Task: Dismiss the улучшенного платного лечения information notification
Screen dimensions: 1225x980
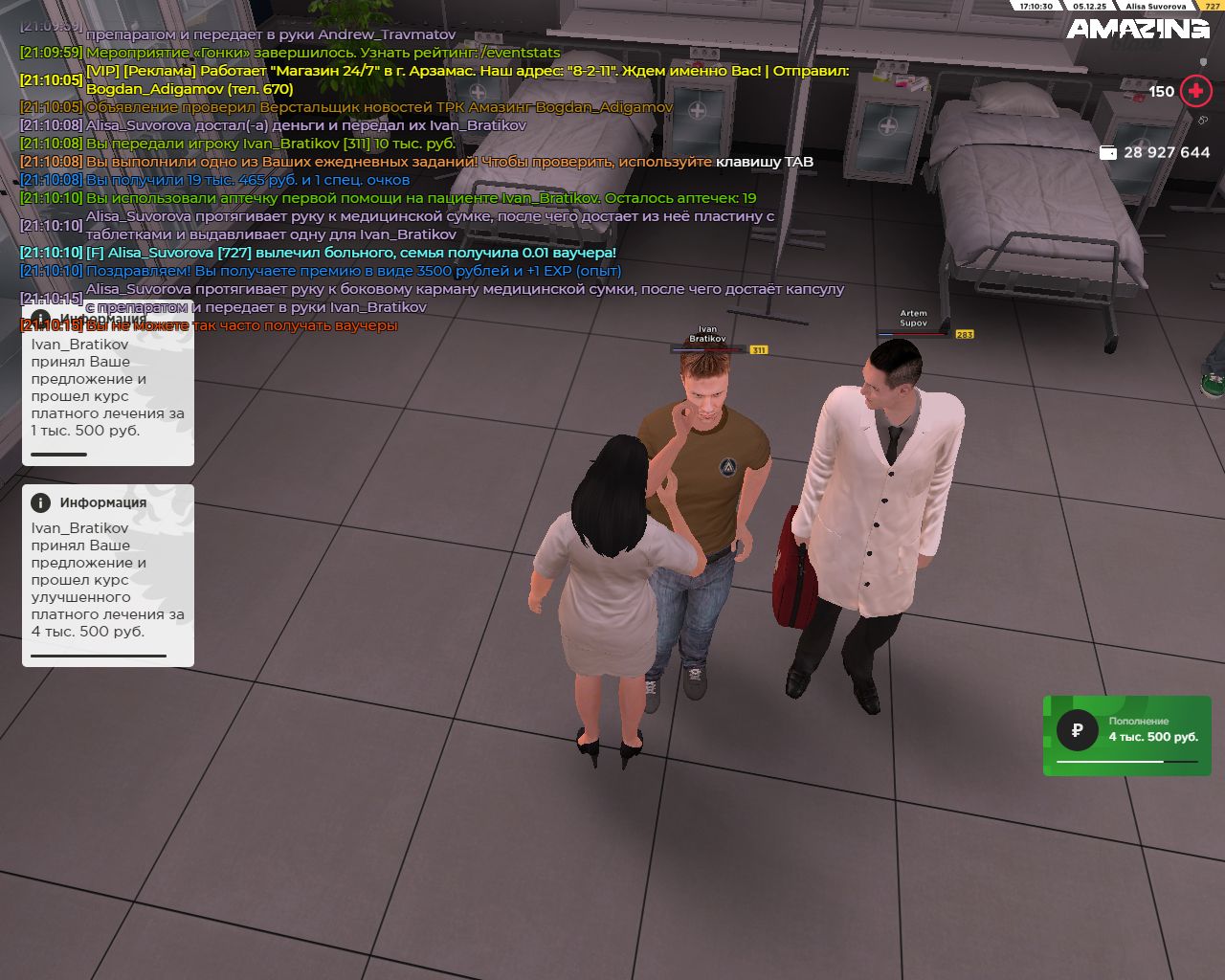Action: pos(107,574)
